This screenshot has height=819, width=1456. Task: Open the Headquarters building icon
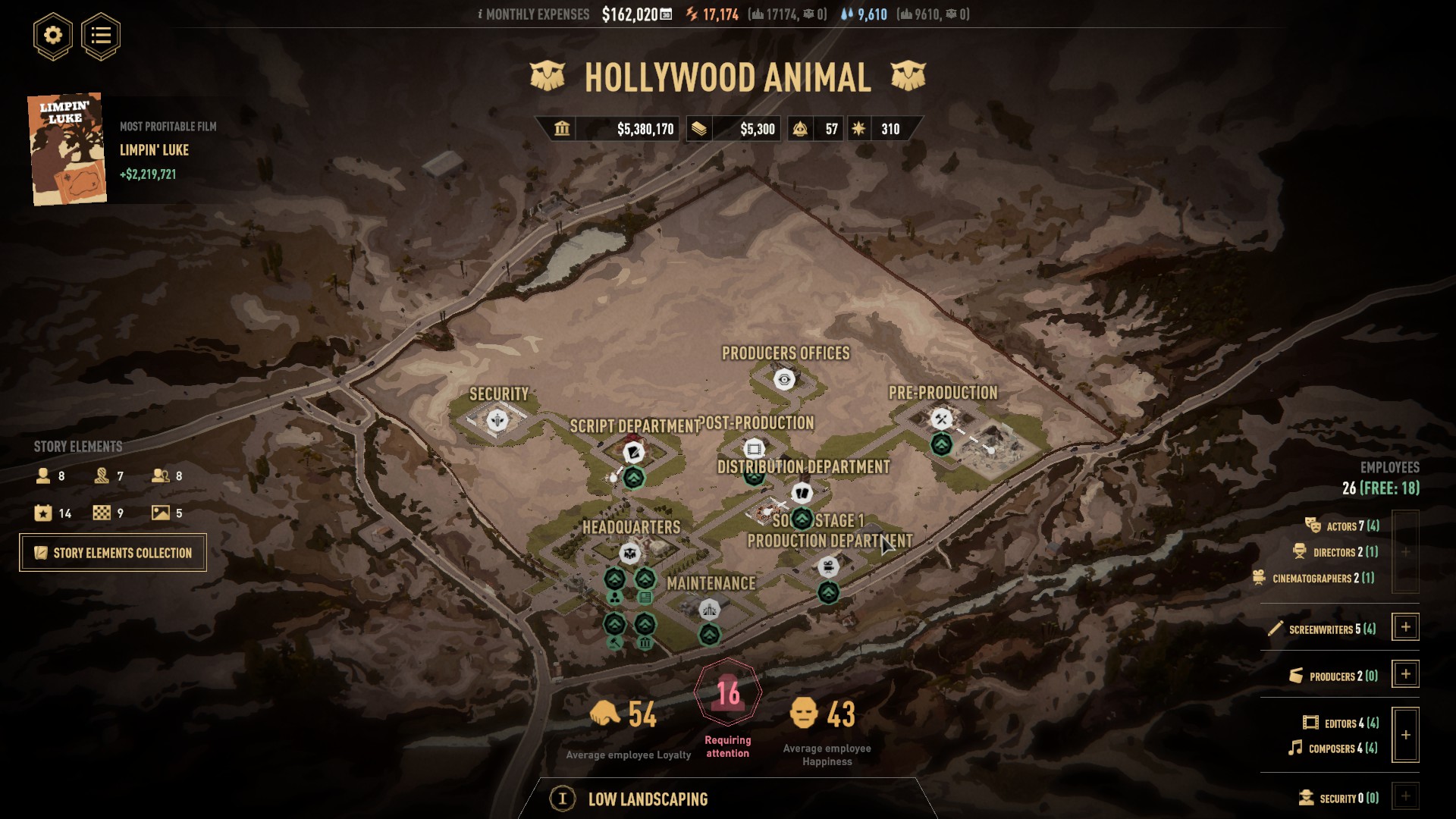[x=629, y=554]
